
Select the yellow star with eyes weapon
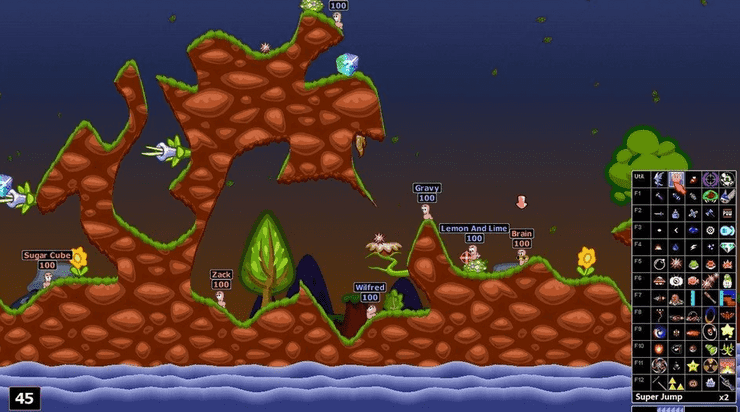[x=693, y=364]
